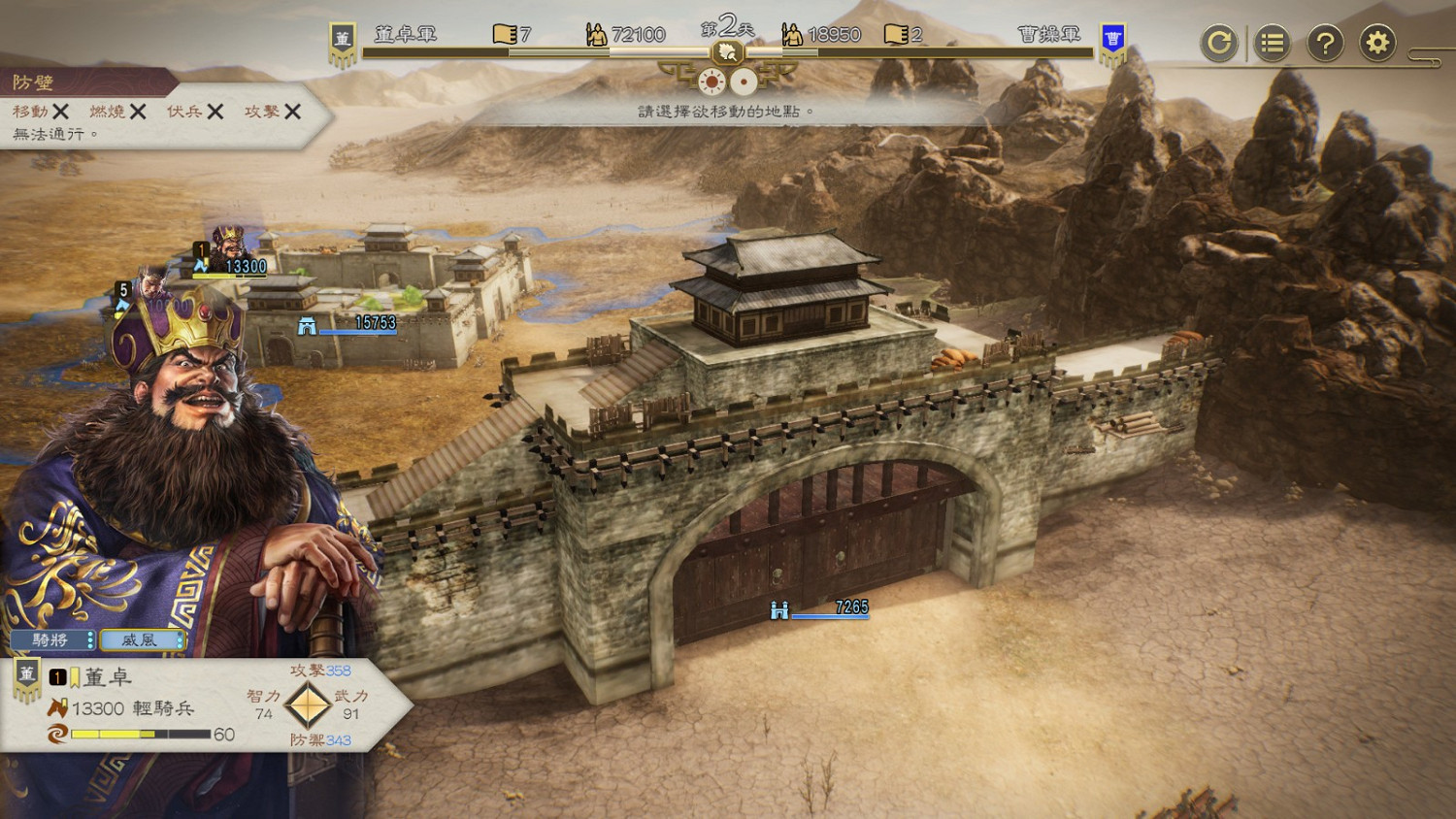1456x819 pixels.
Task: Click the blue 曹操軍 faction banner icon
Action: 1112,41
